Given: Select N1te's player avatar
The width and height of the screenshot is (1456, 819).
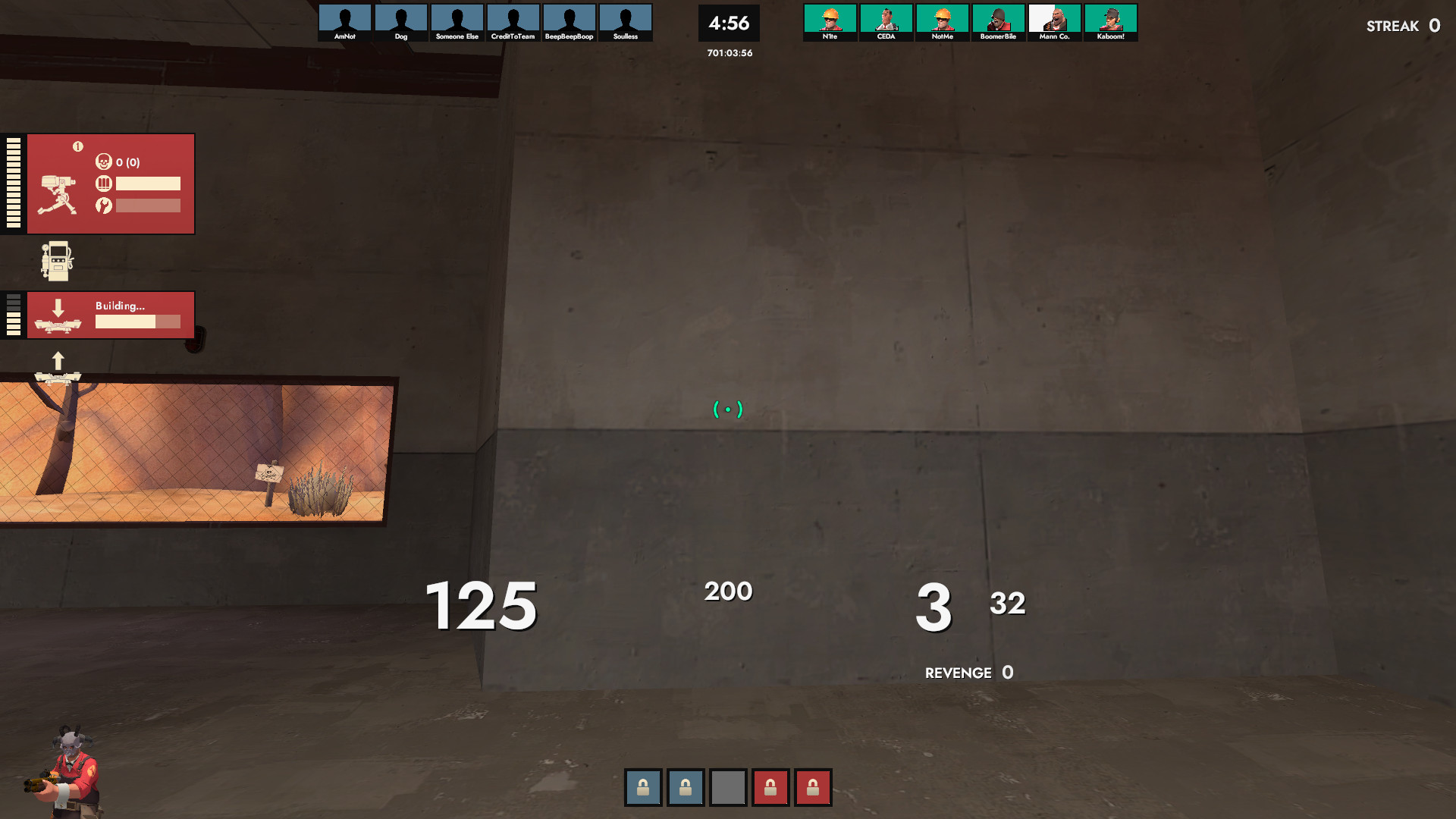Looking at the screenshot, I should pos(830,19).
